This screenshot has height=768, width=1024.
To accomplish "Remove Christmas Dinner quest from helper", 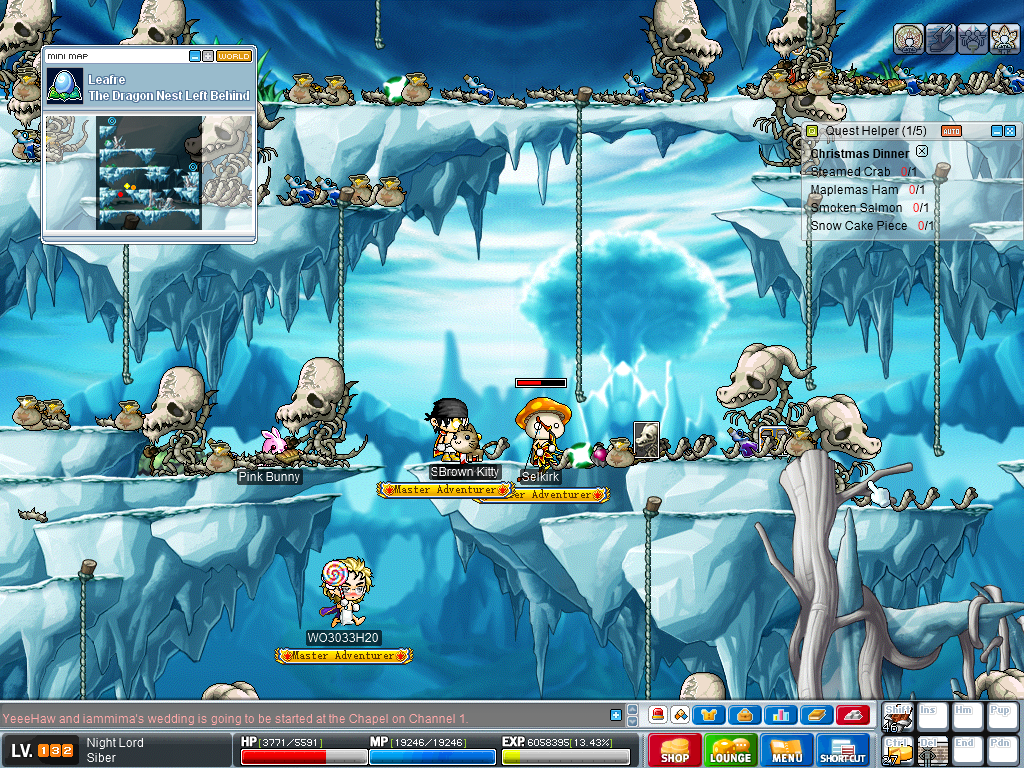I will coord(922,152).
